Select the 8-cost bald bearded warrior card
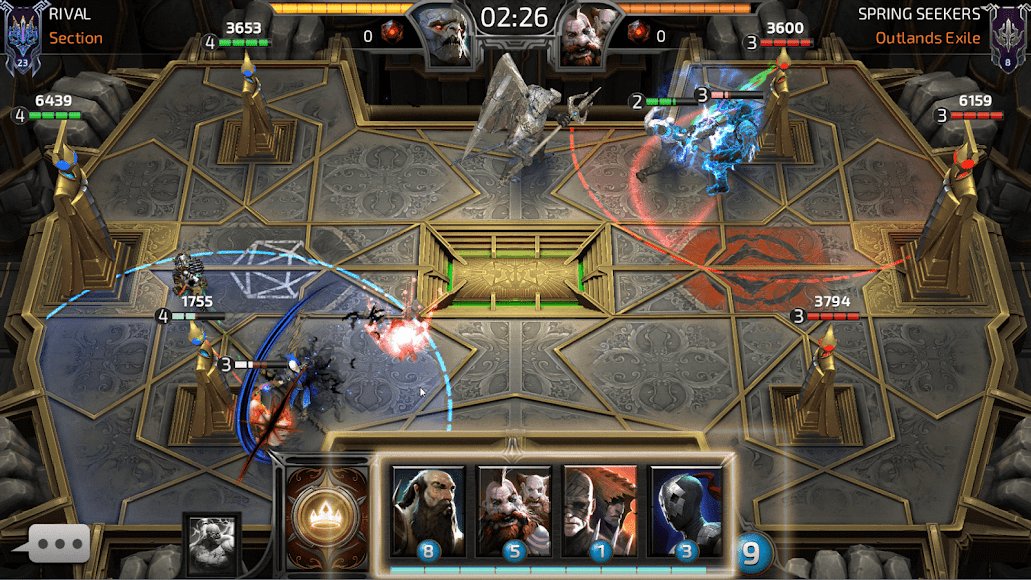This screenshot has height=580, width=1031. point(428,510)
